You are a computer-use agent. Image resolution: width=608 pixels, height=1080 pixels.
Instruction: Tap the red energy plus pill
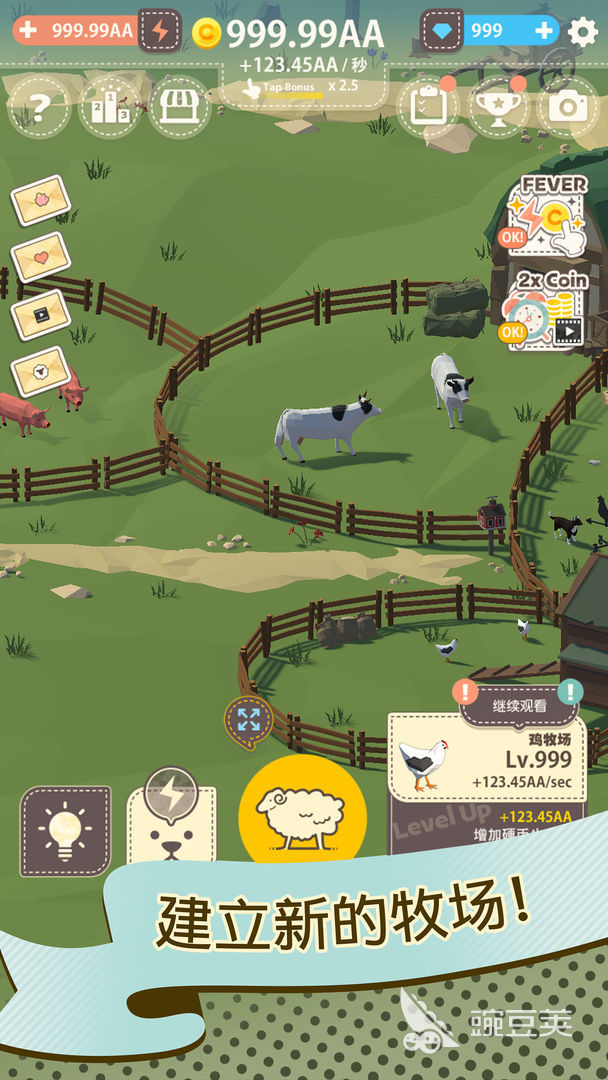tap(28, 30)
